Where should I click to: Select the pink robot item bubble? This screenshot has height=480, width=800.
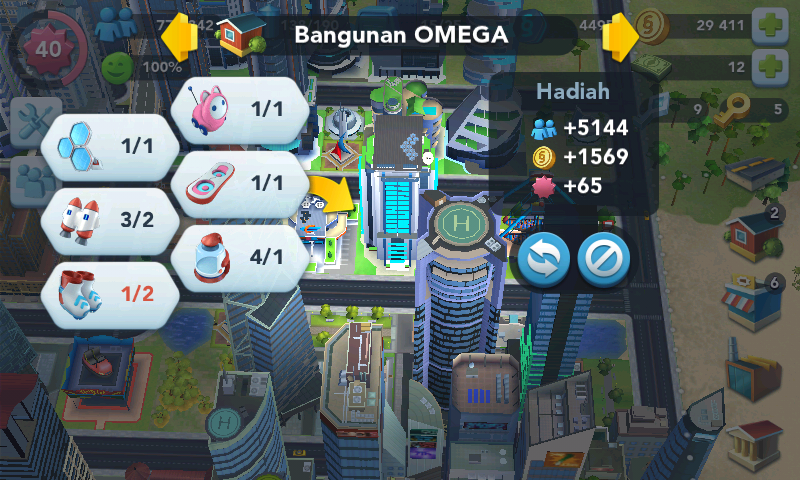tap(240, 108)
